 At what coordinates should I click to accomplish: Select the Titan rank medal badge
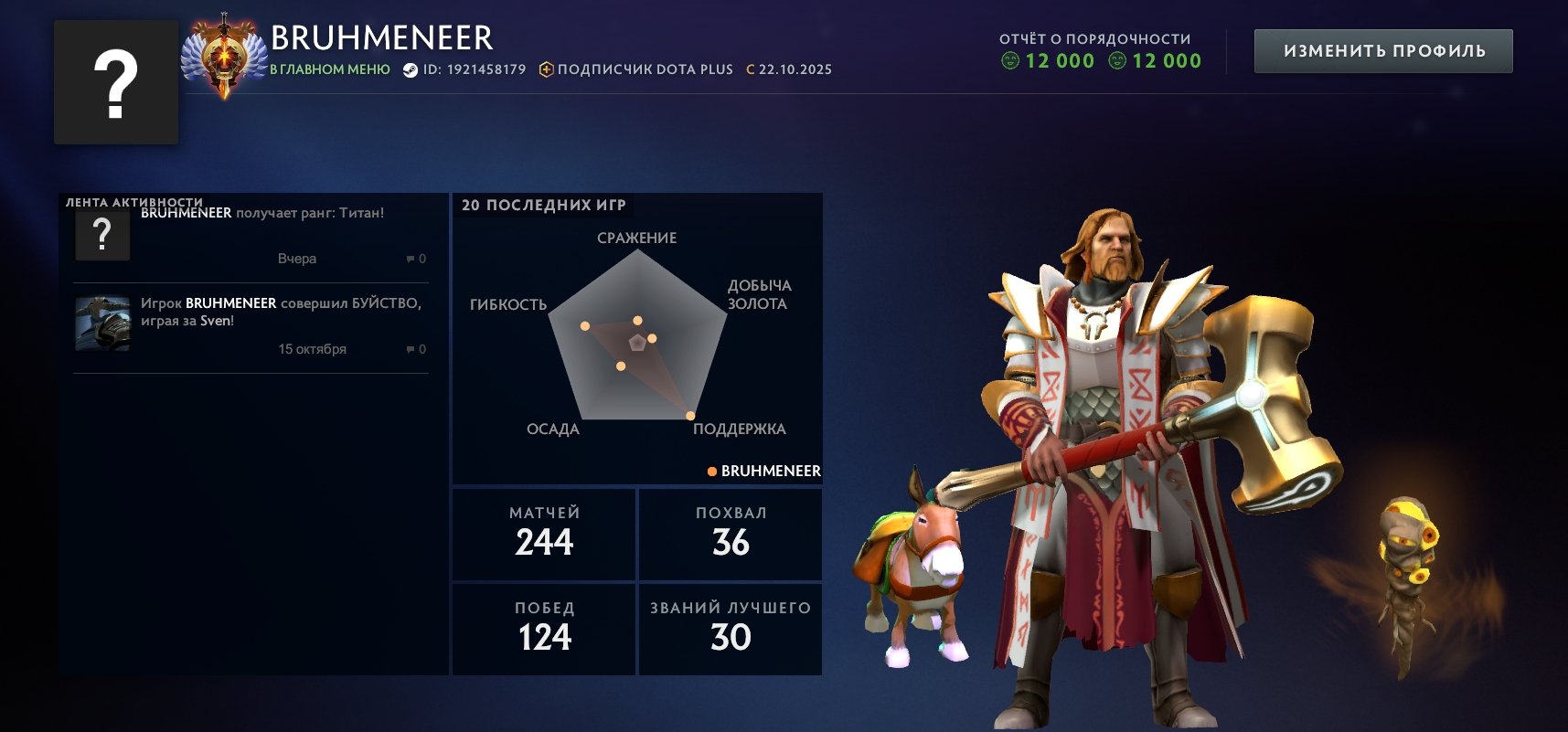tap(223, 56)
